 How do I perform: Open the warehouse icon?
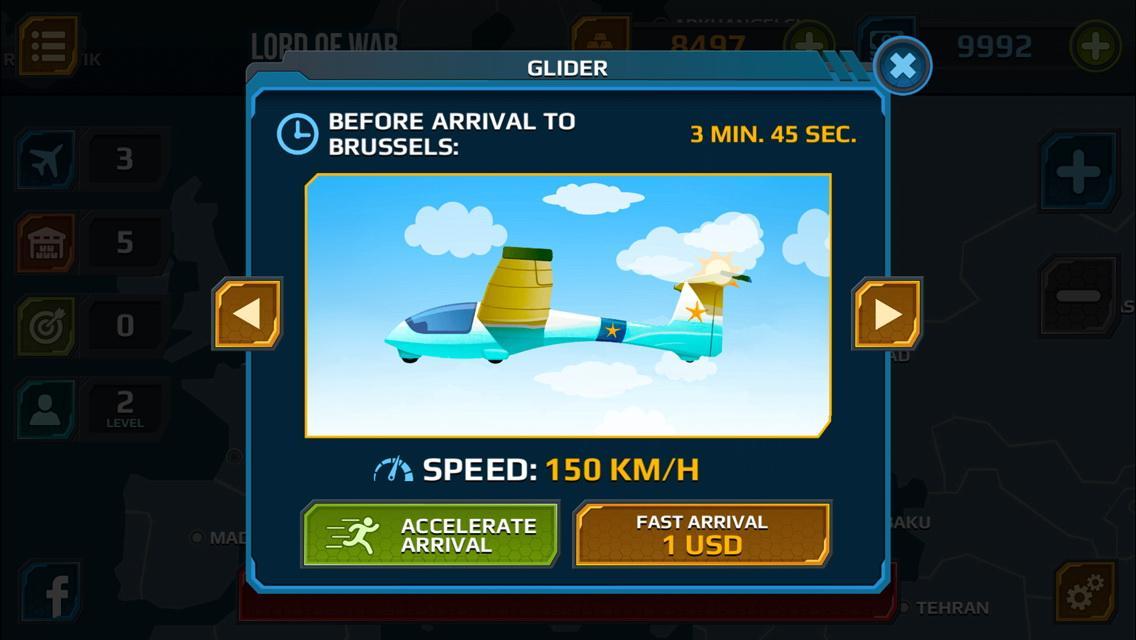point(47,243)
